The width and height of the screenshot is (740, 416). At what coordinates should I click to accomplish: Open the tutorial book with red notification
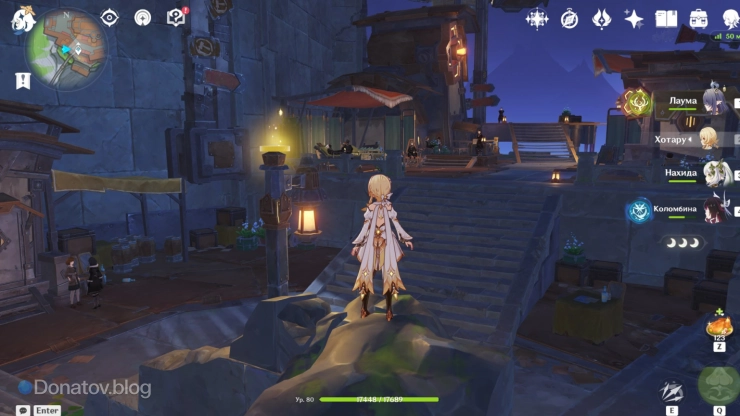(176, 17)
